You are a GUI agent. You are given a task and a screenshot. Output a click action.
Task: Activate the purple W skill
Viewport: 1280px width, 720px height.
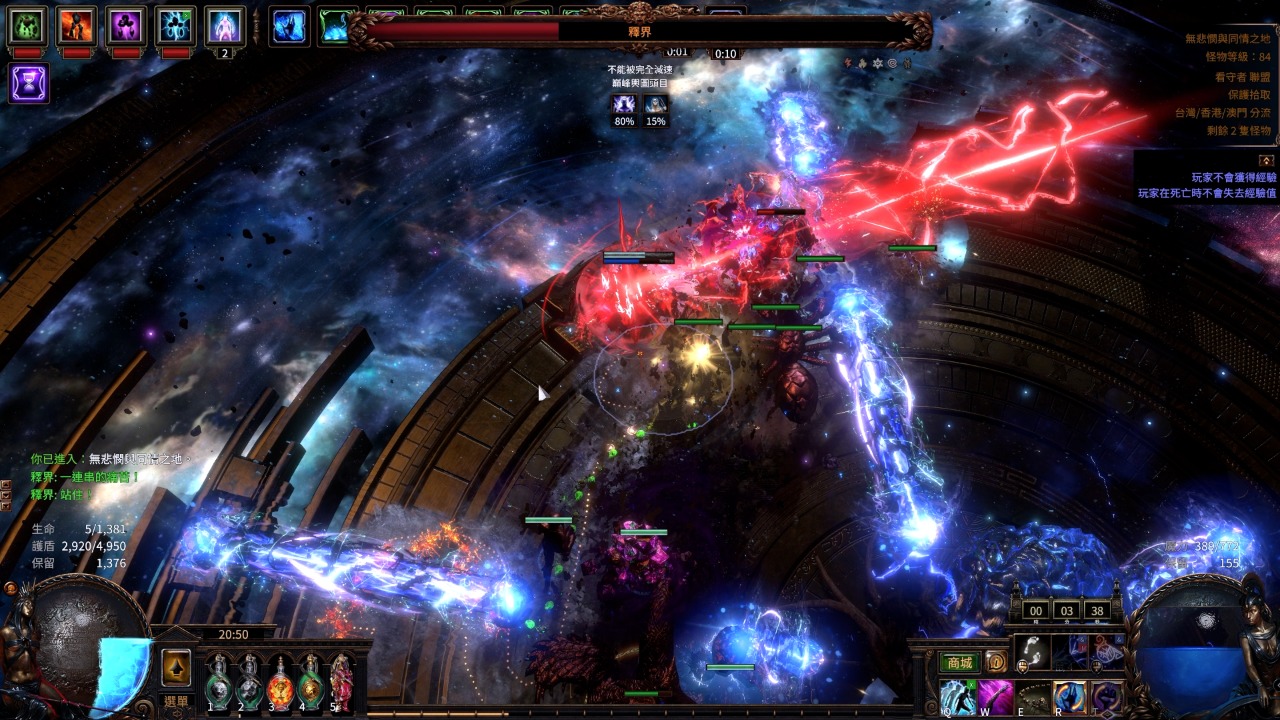(x=995, y=697)
